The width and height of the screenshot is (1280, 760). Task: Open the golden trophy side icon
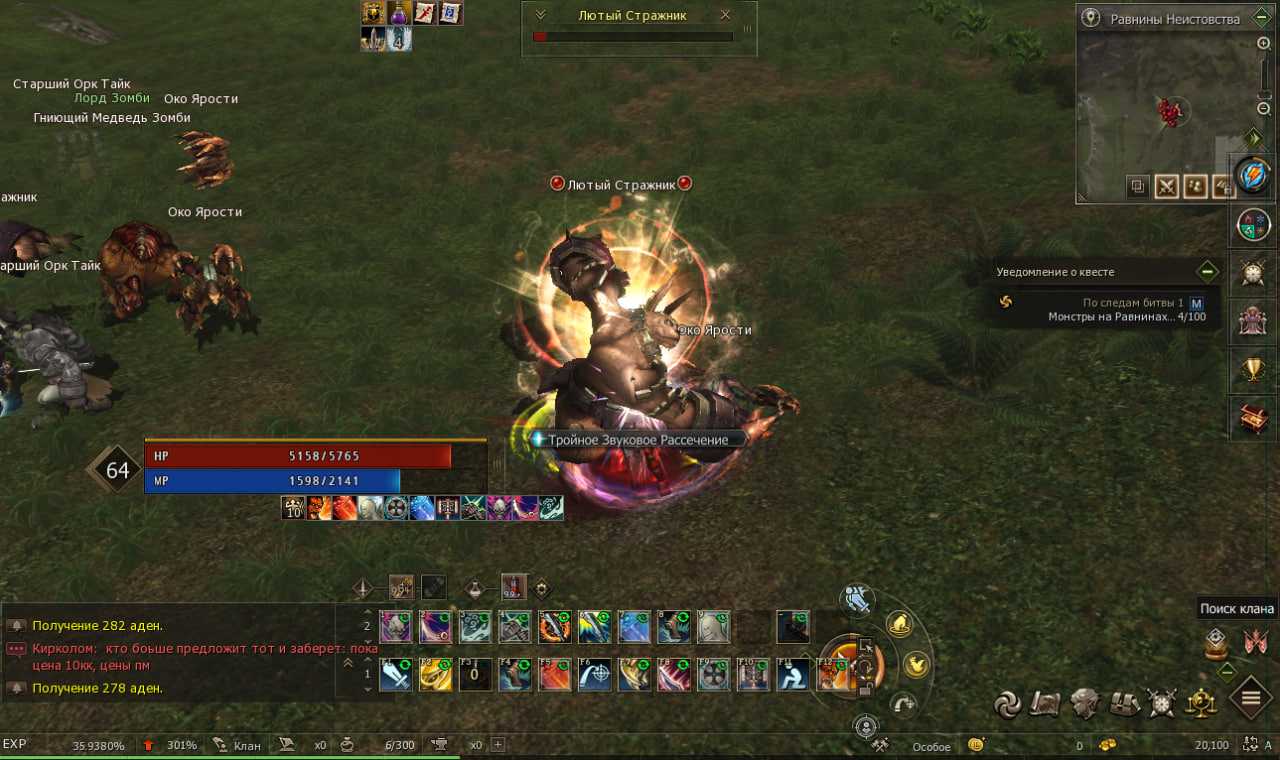1252,370
